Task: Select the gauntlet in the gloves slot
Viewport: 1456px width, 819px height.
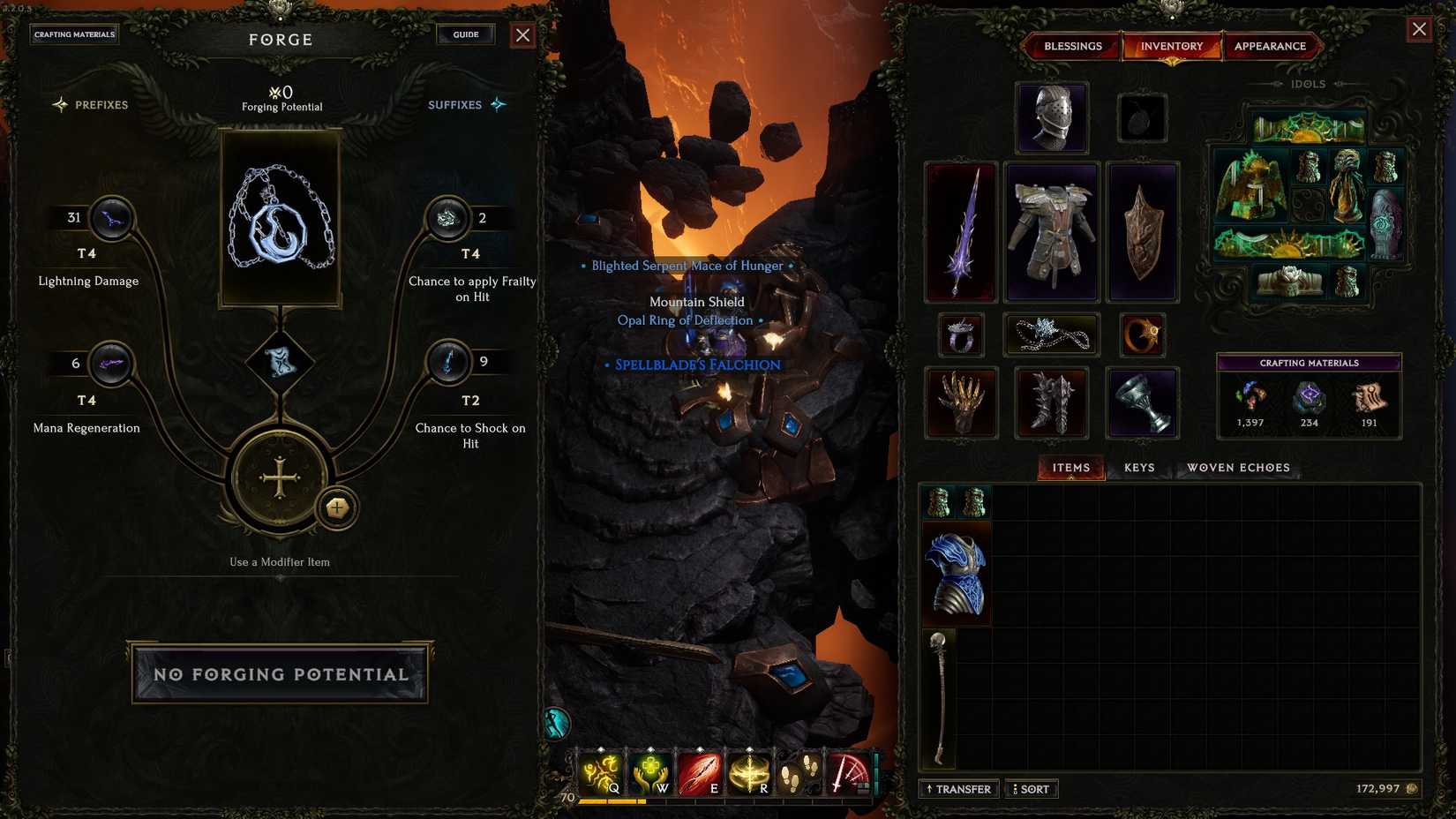Action: pyautogui.click(x=960, y=403)
